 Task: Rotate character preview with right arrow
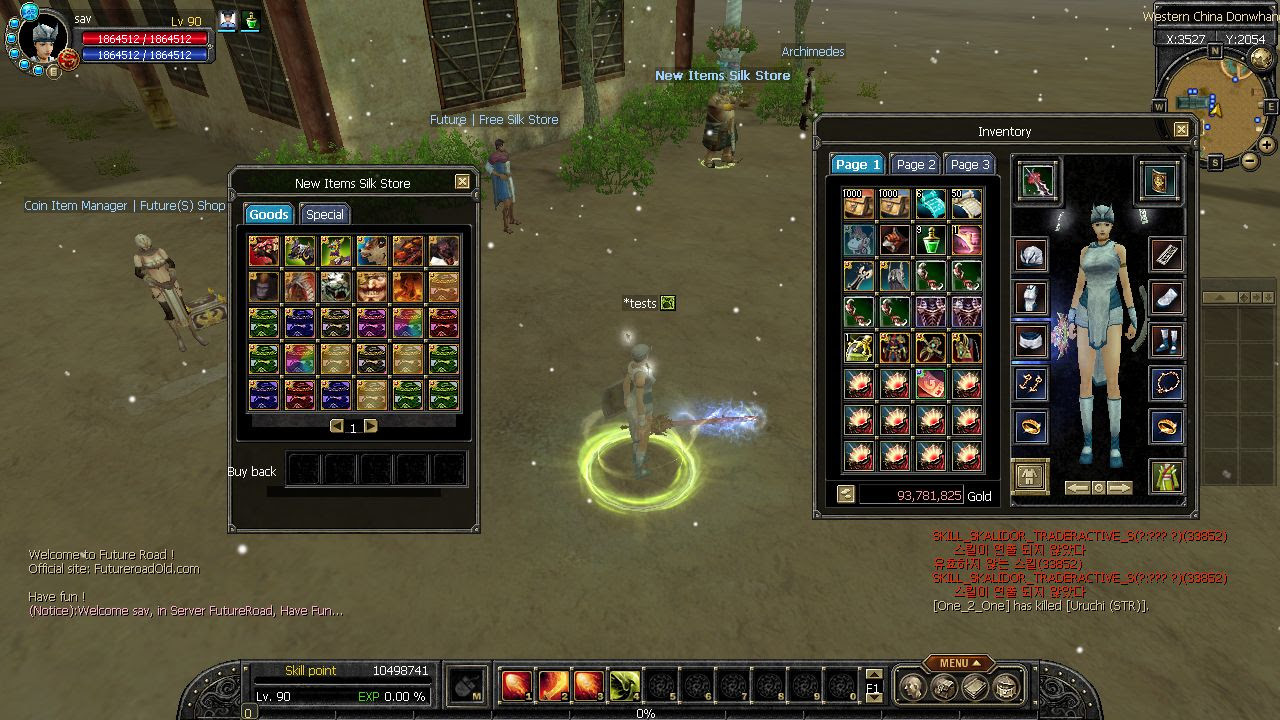1120,488
